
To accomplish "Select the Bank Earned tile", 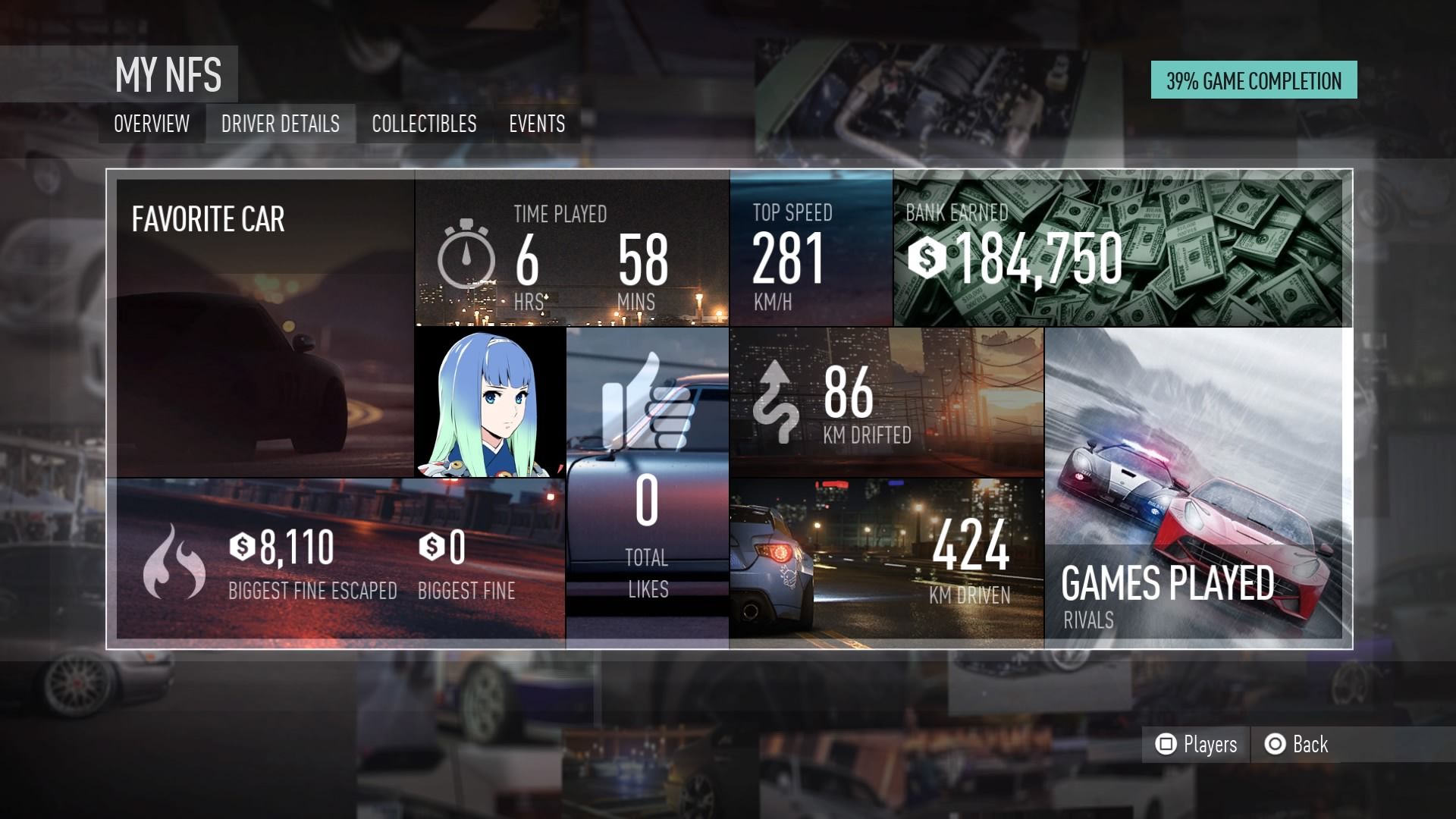I will point(1119,250).
